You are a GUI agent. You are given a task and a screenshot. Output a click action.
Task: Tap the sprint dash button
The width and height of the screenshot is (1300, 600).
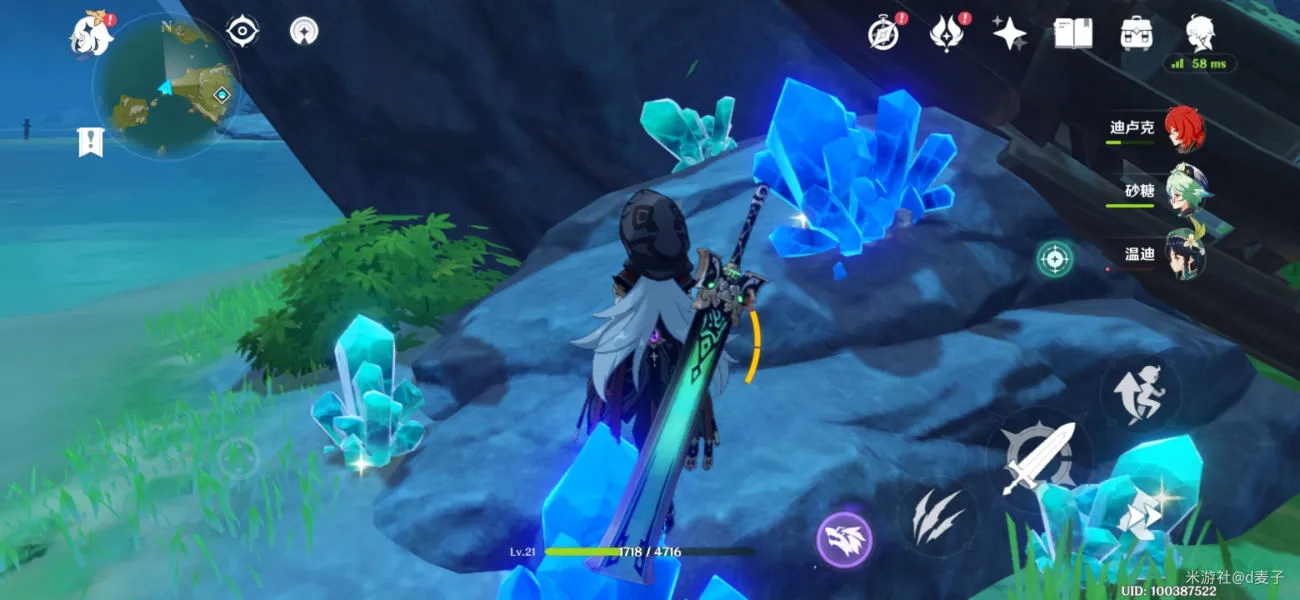point(1140,516)
